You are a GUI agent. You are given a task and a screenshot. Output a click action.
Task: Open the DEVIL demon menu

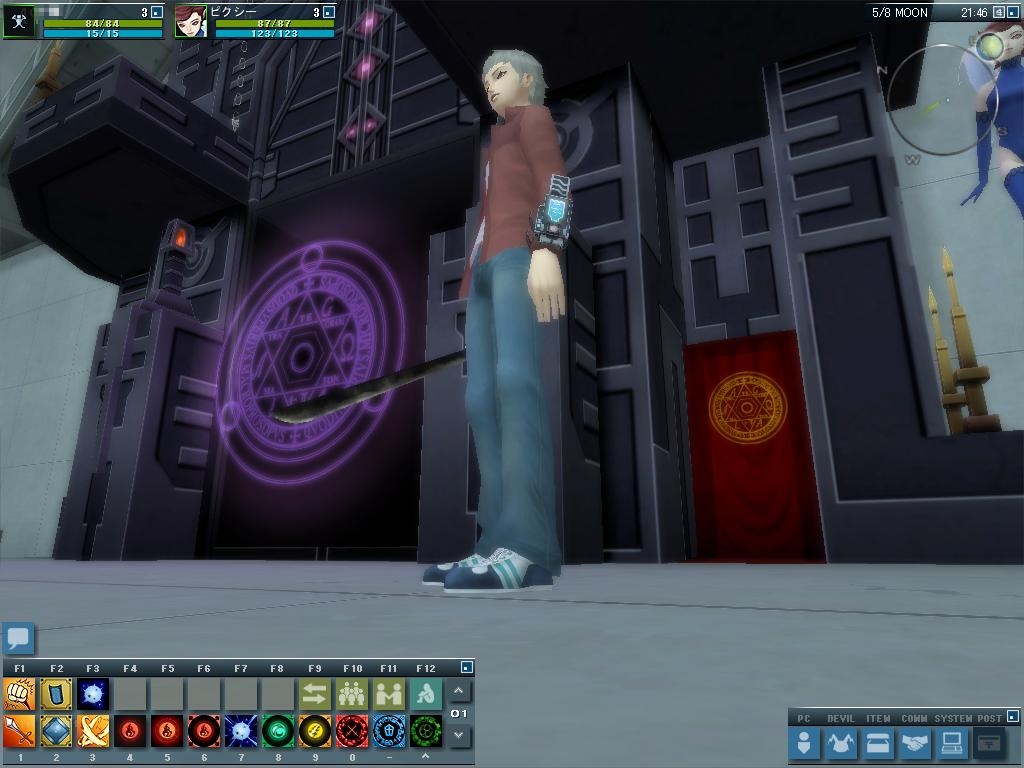(841, 743)
